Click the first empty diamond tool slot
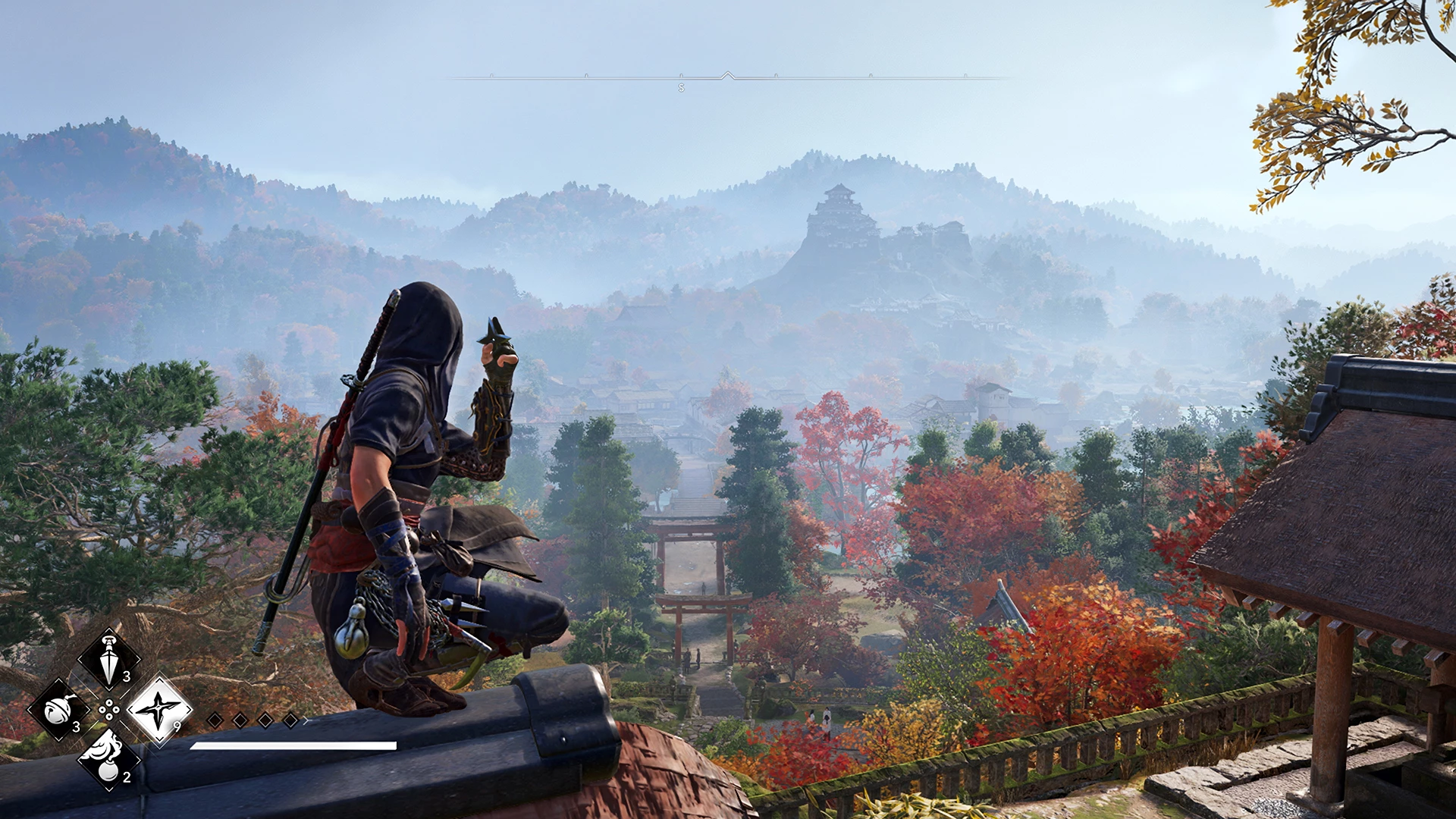This screenshot has height=819, width=1456. click(x=216, y=720)
